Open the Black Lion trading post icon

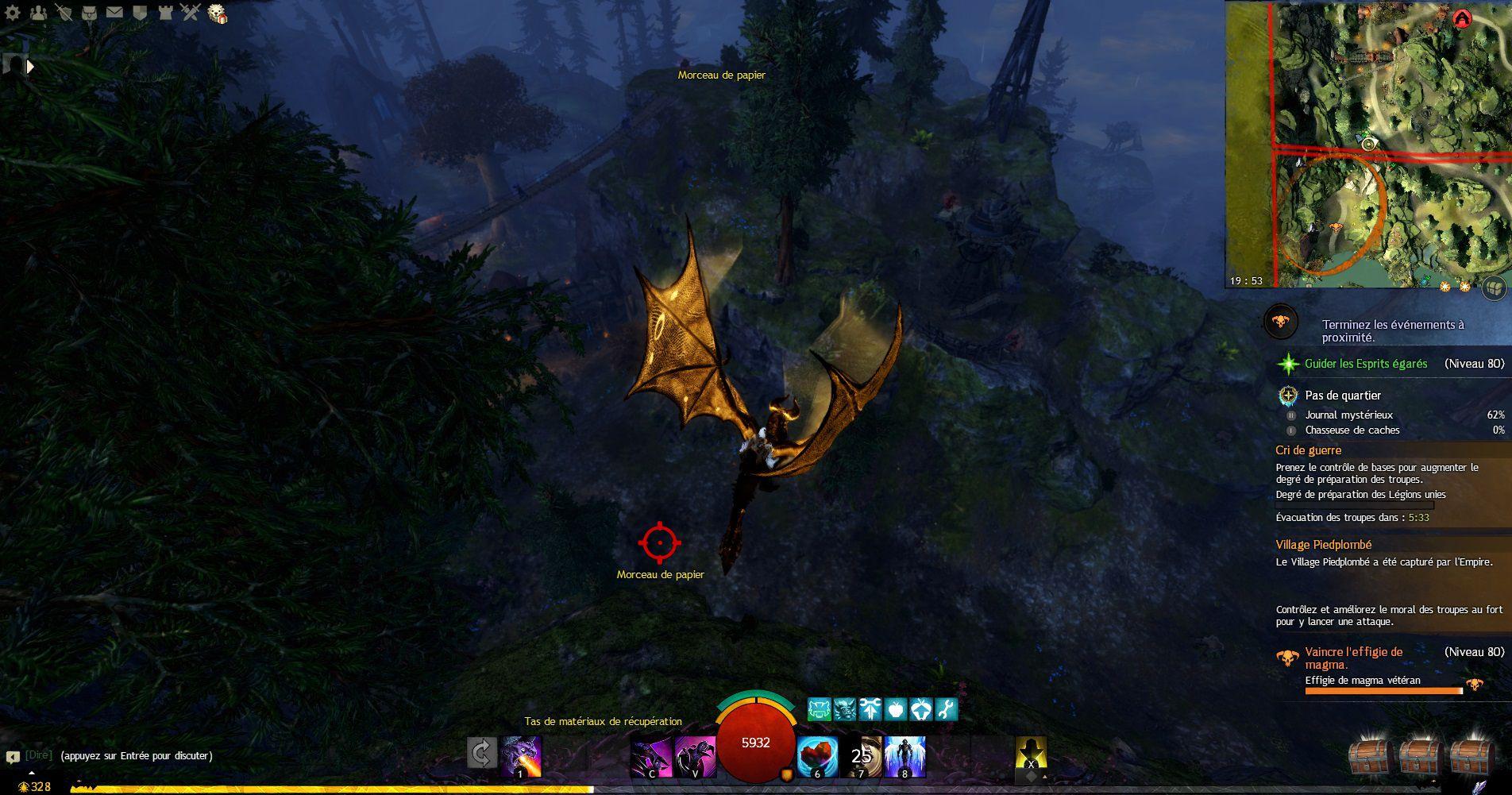217,14
